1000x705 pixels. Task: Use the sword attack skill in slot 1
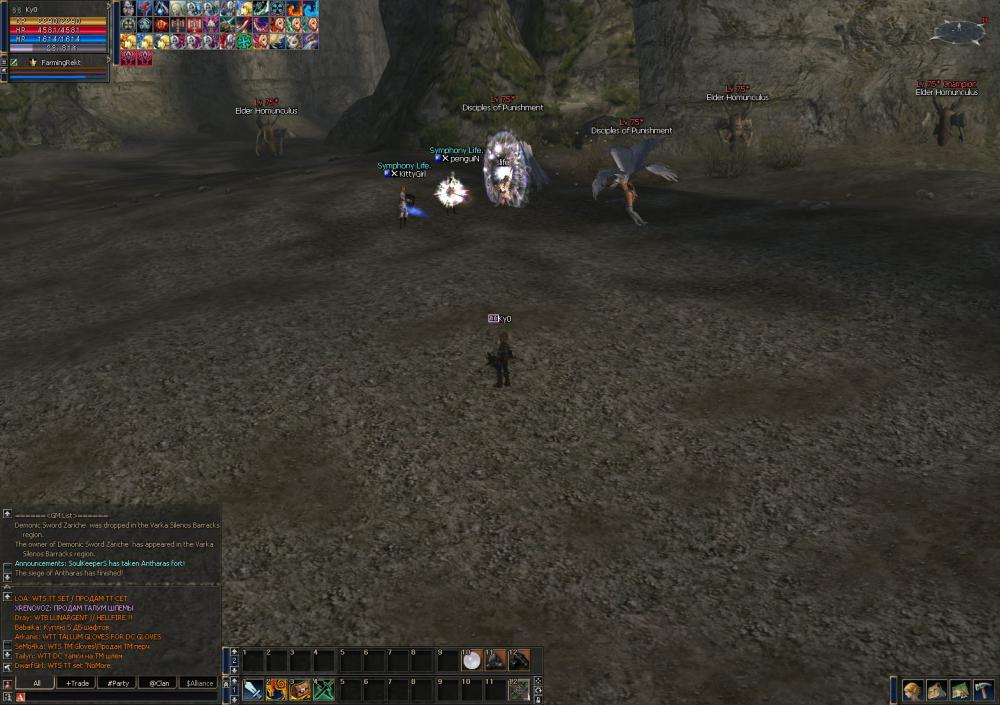[x=252, y=689]
